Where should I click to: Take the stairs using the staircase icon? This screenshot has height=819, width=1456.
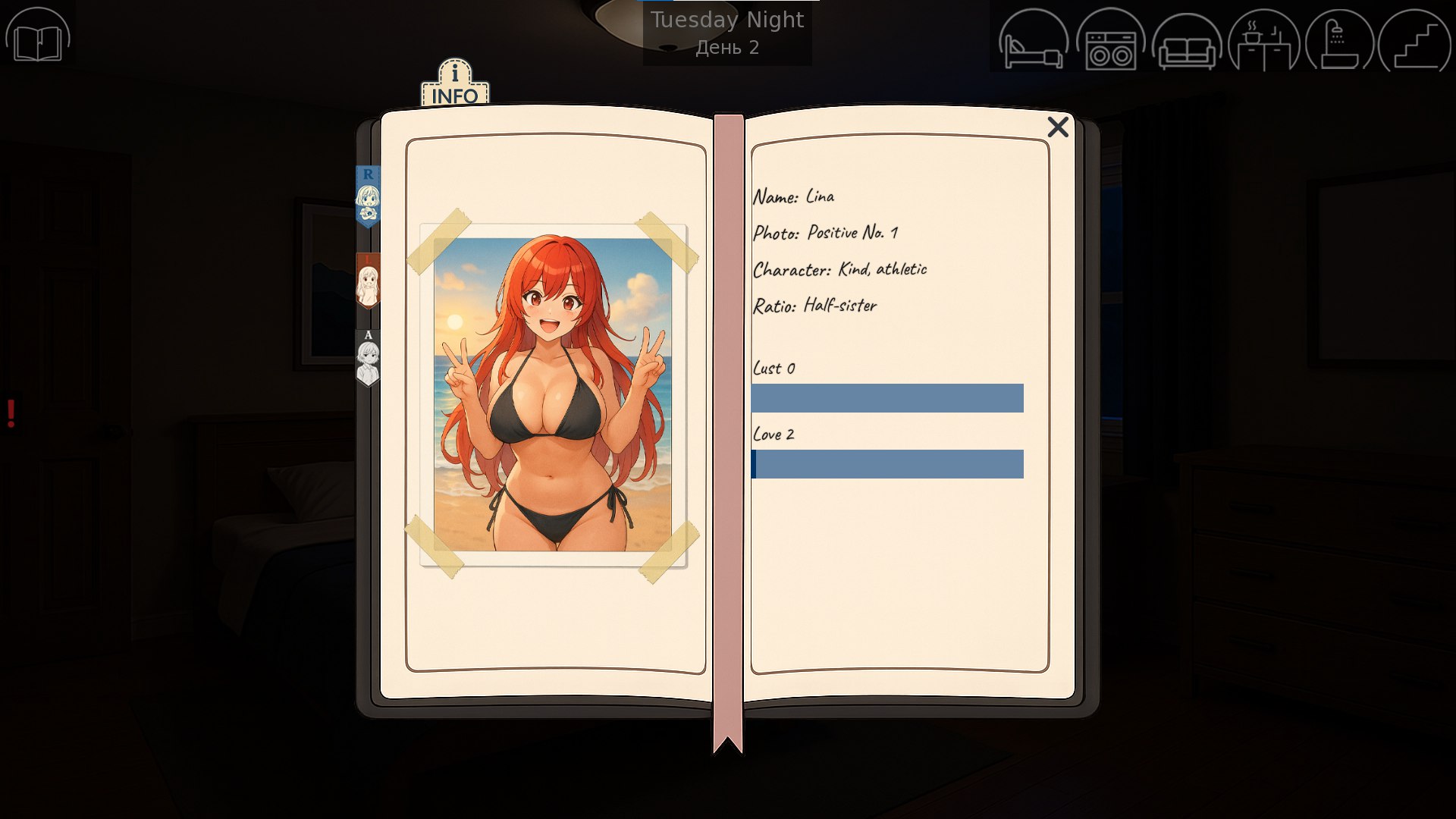pyautogui.click(x=1417, y=43)
